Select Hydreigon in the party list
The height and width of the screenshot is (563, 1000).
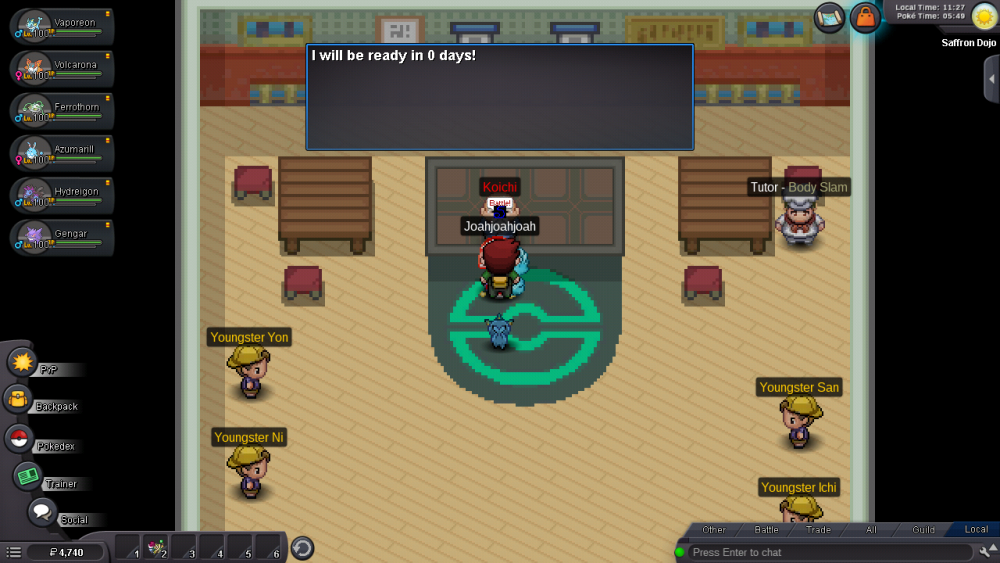(x=60, y=195)
